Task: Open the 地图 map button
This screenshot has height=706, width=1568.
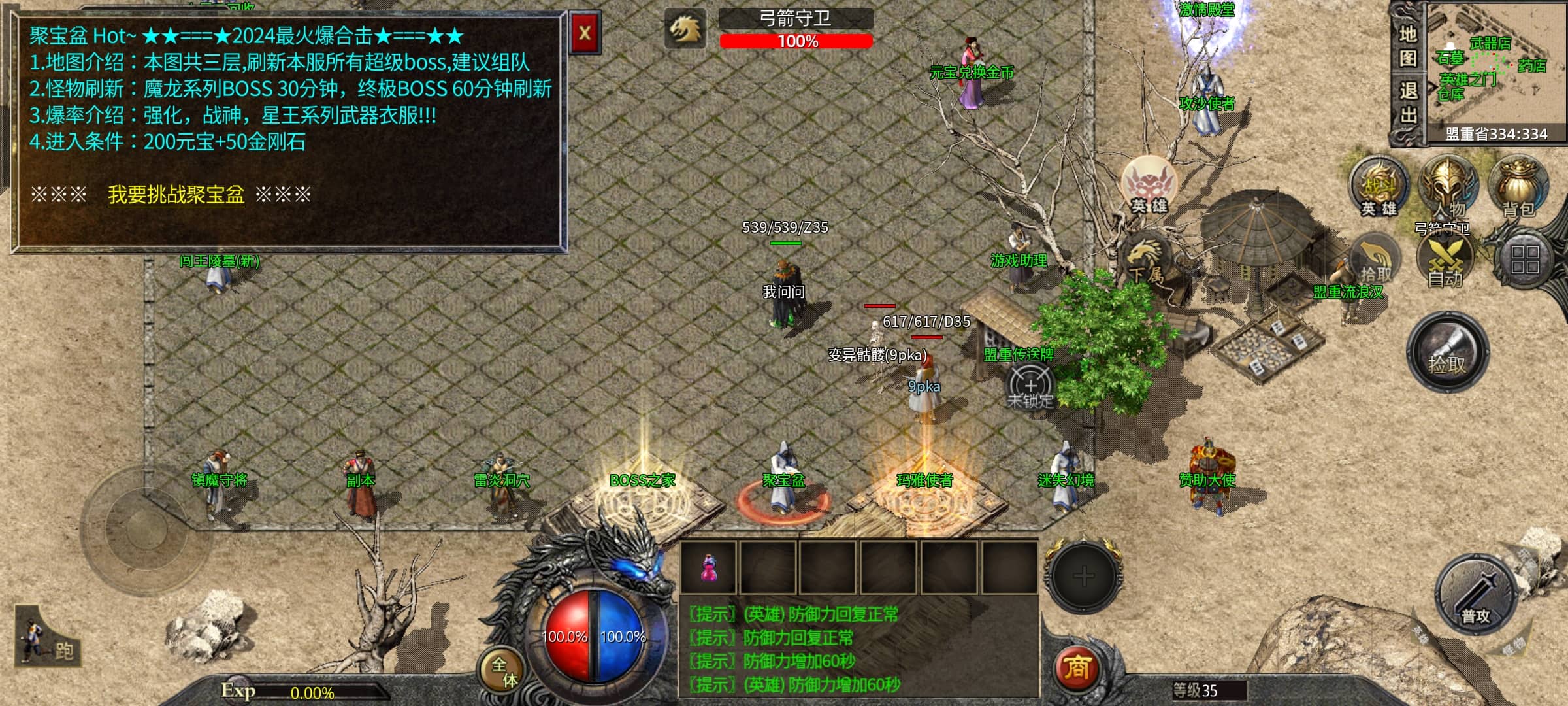Action: 1407,46
